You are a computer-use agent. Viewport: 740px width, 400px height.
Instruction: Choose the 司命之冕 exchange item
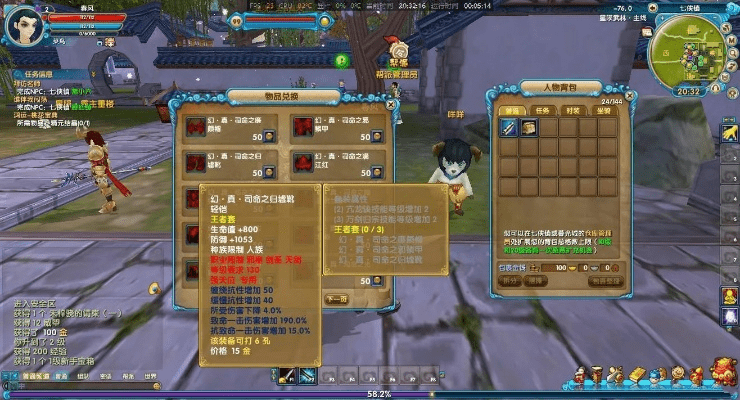click(x=305, y=128)
